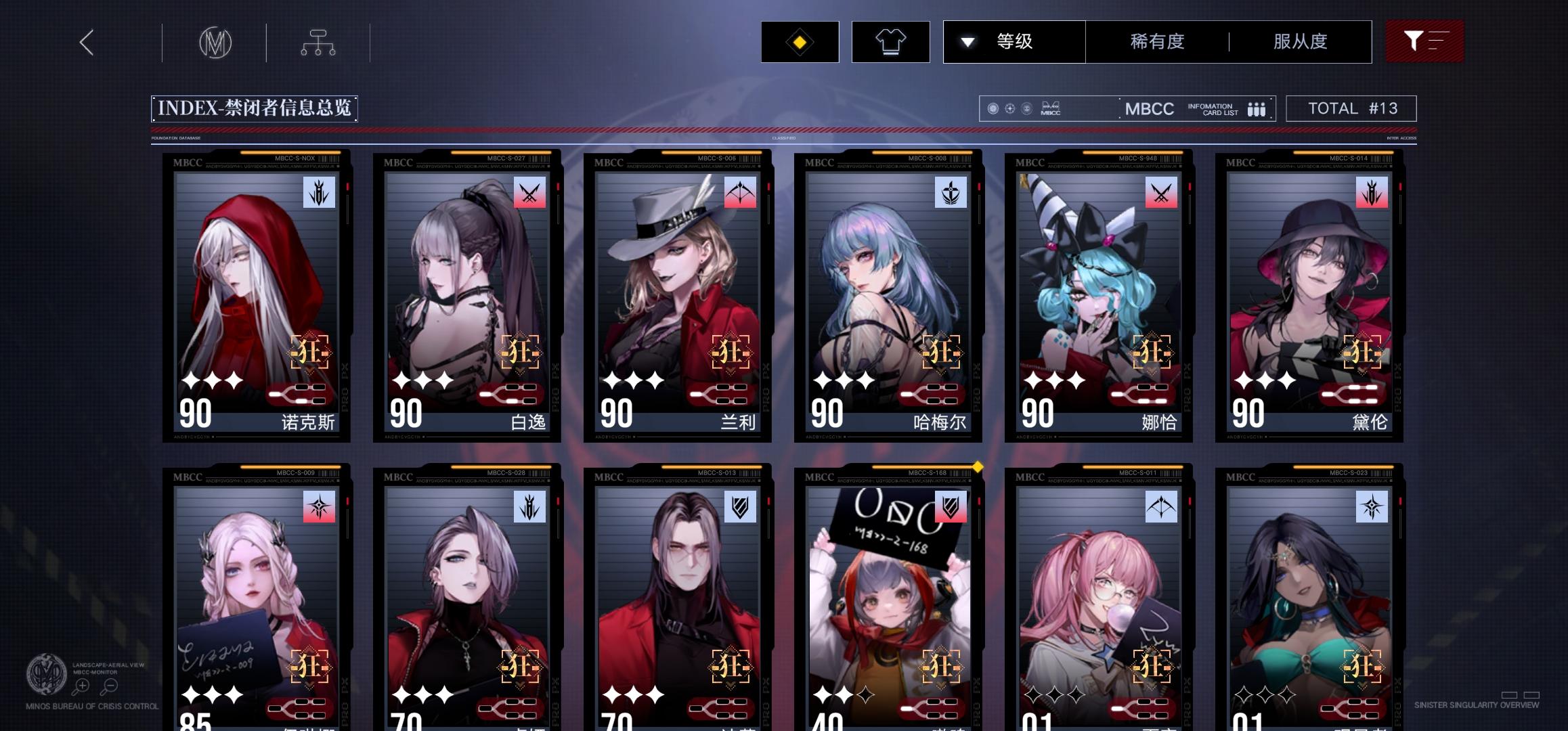Open the team formation tree icon
The width and height of the screenshot is (1568, 731).
tap(320, 41)
